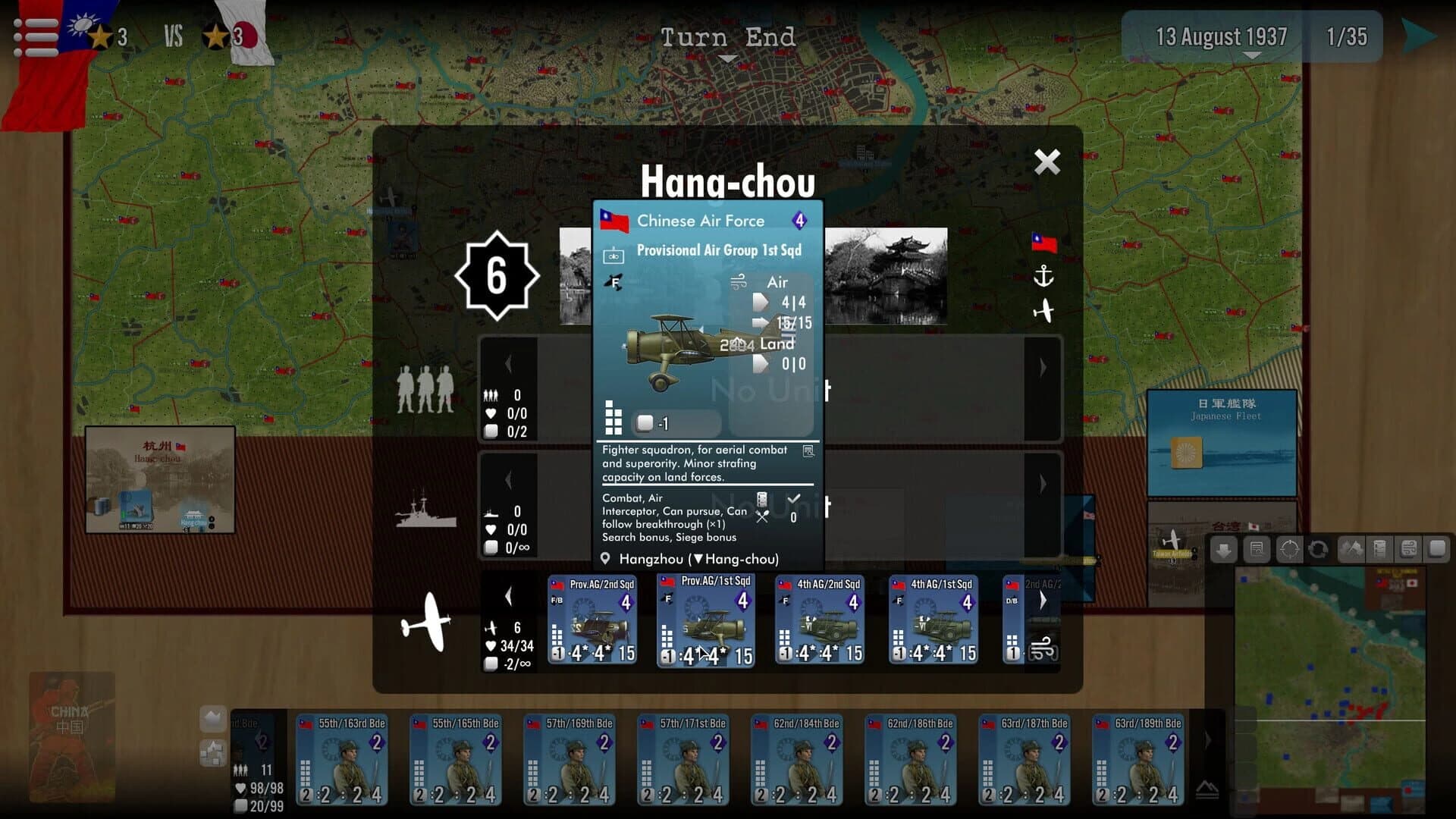Open the report notepad icon above the minimap
1456x819 pixels.
(x=1257, y=548)
